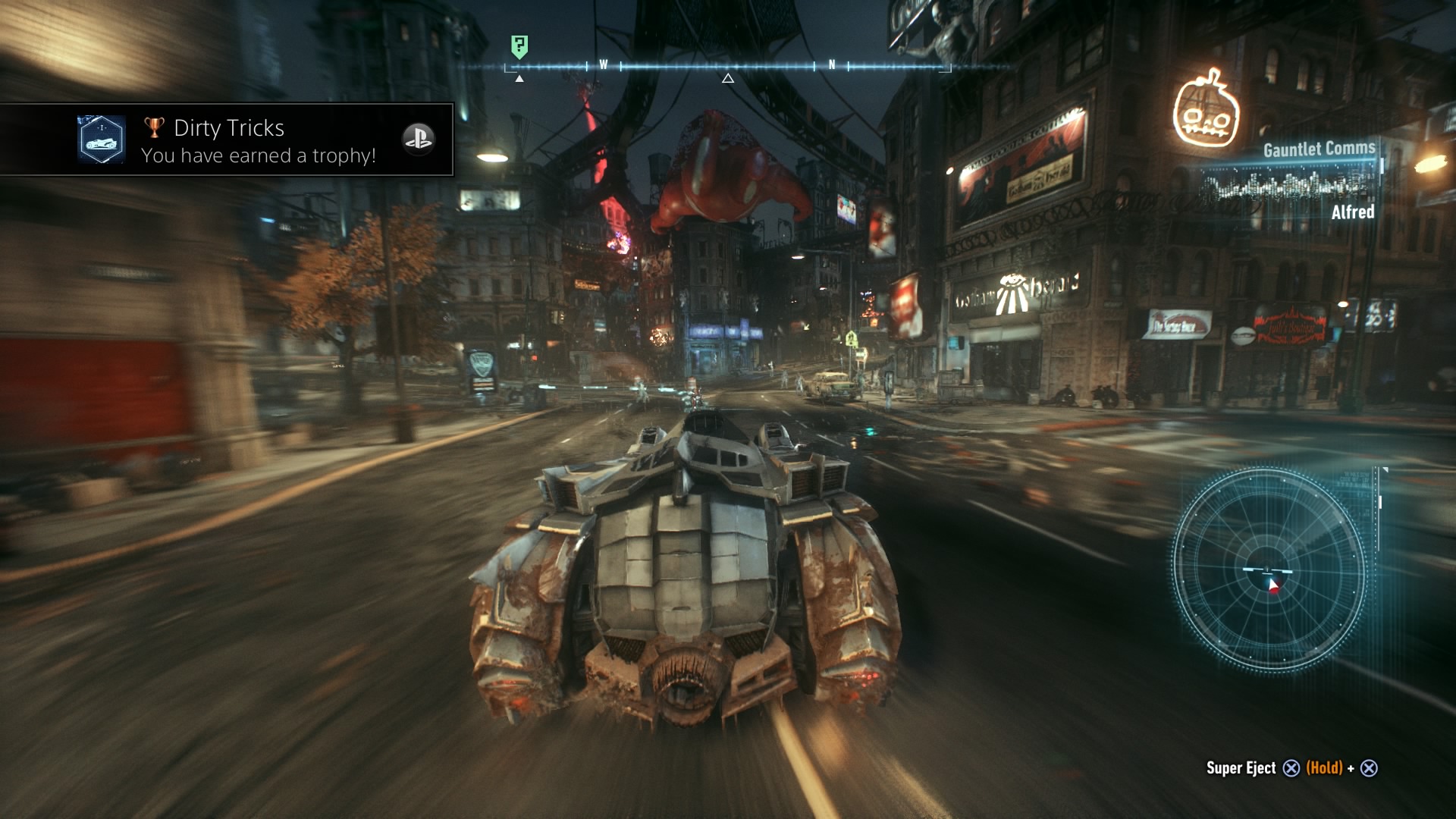Click the Dirty Tricks trophy badge icon
The width and height of the screenshot is (1456, 819).
click(x=101, y=140)
